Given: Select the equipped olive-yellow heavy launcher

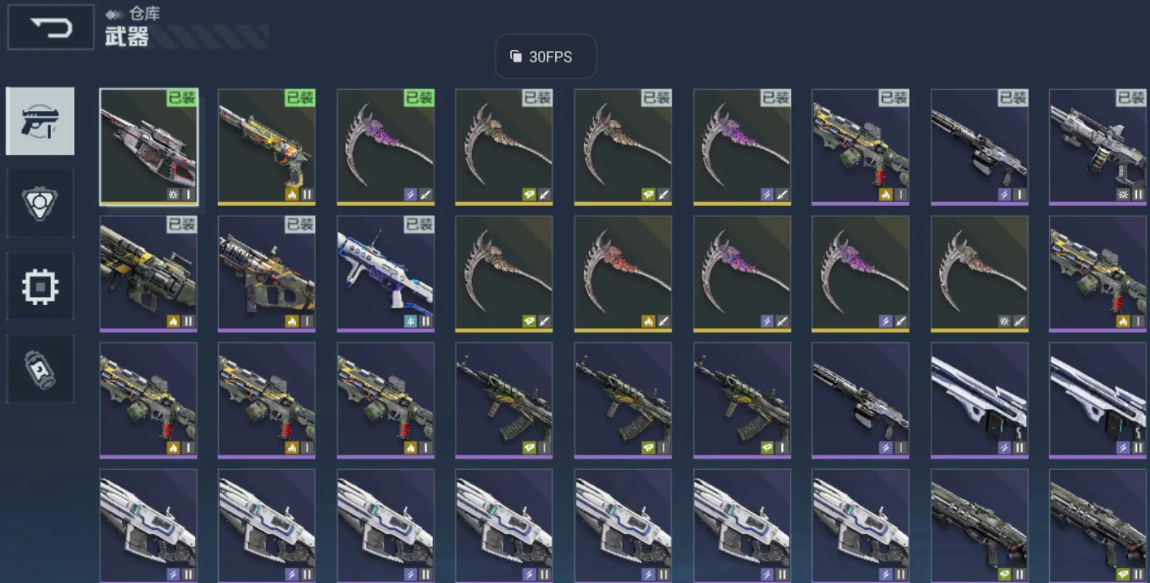Looking at the screenshot, I should tap(149, 273).
